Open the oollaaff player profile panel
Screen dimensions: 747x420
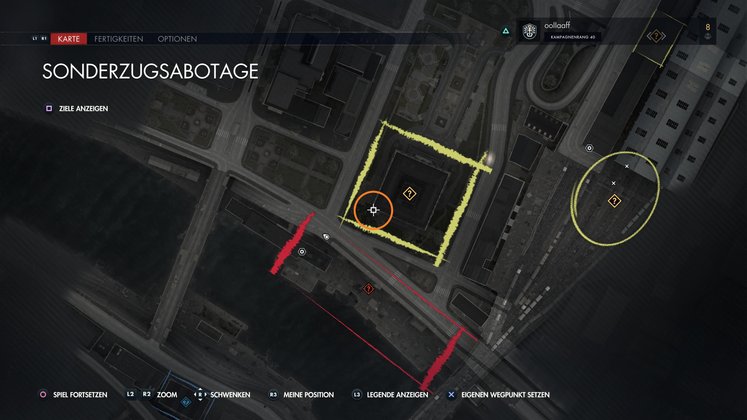(575, 33)
